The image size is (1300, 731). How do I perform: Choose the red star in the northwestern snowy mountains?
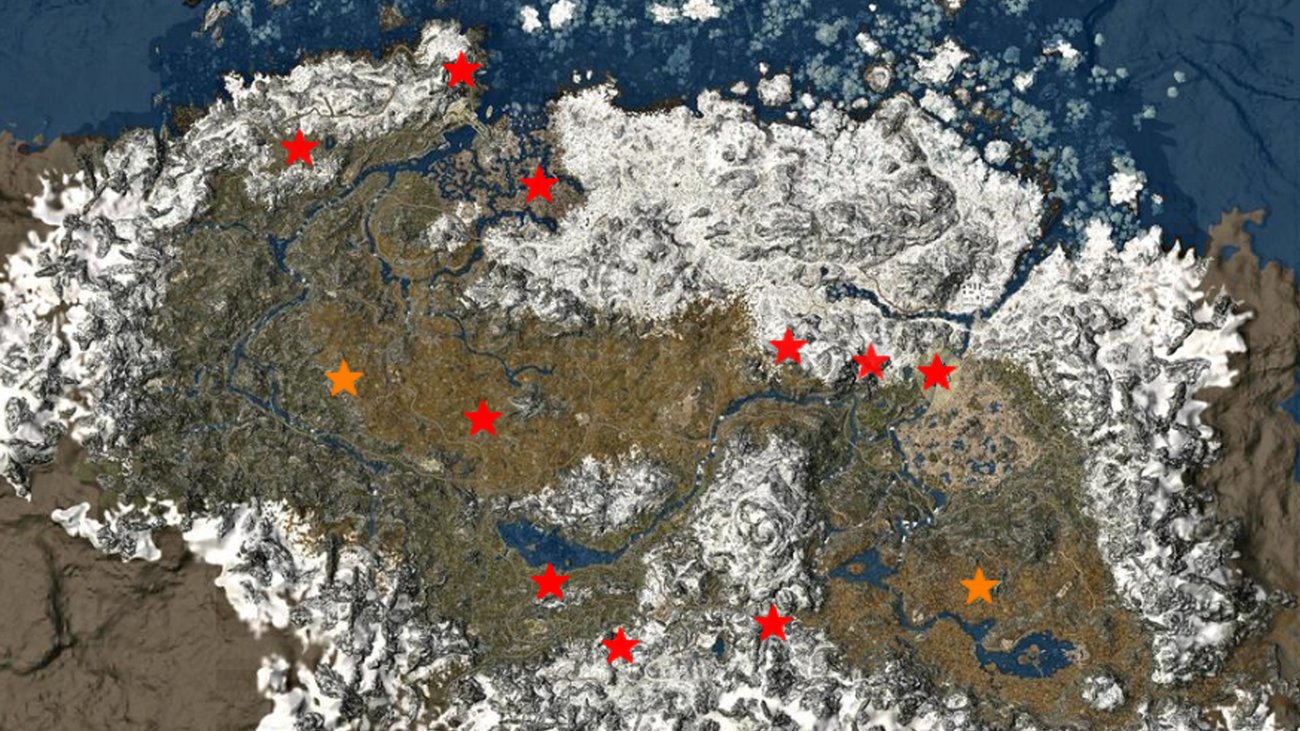coord(299,149)
